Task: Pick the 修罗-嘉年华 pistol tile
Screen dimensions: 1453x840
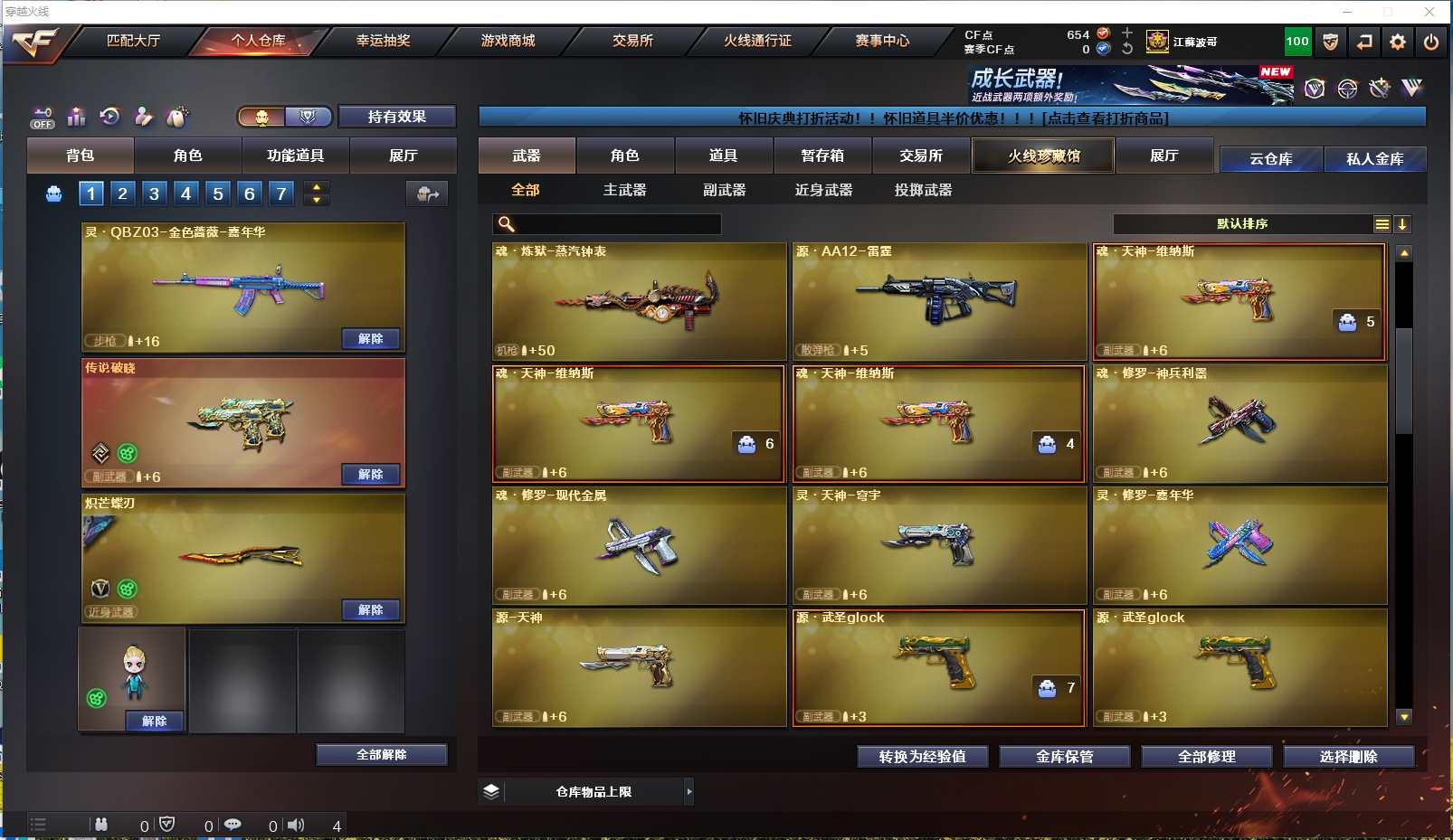Action: click(1239, 545)
